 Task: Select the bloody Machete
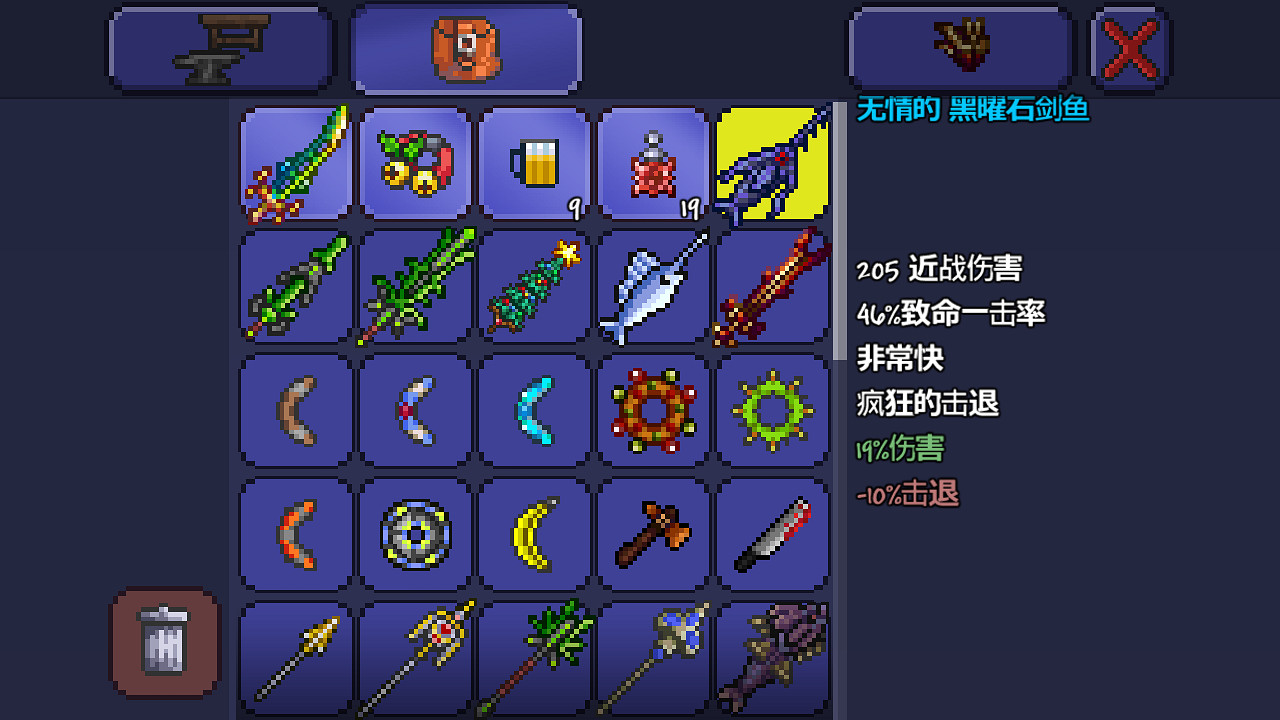click(x=772, y=532)
